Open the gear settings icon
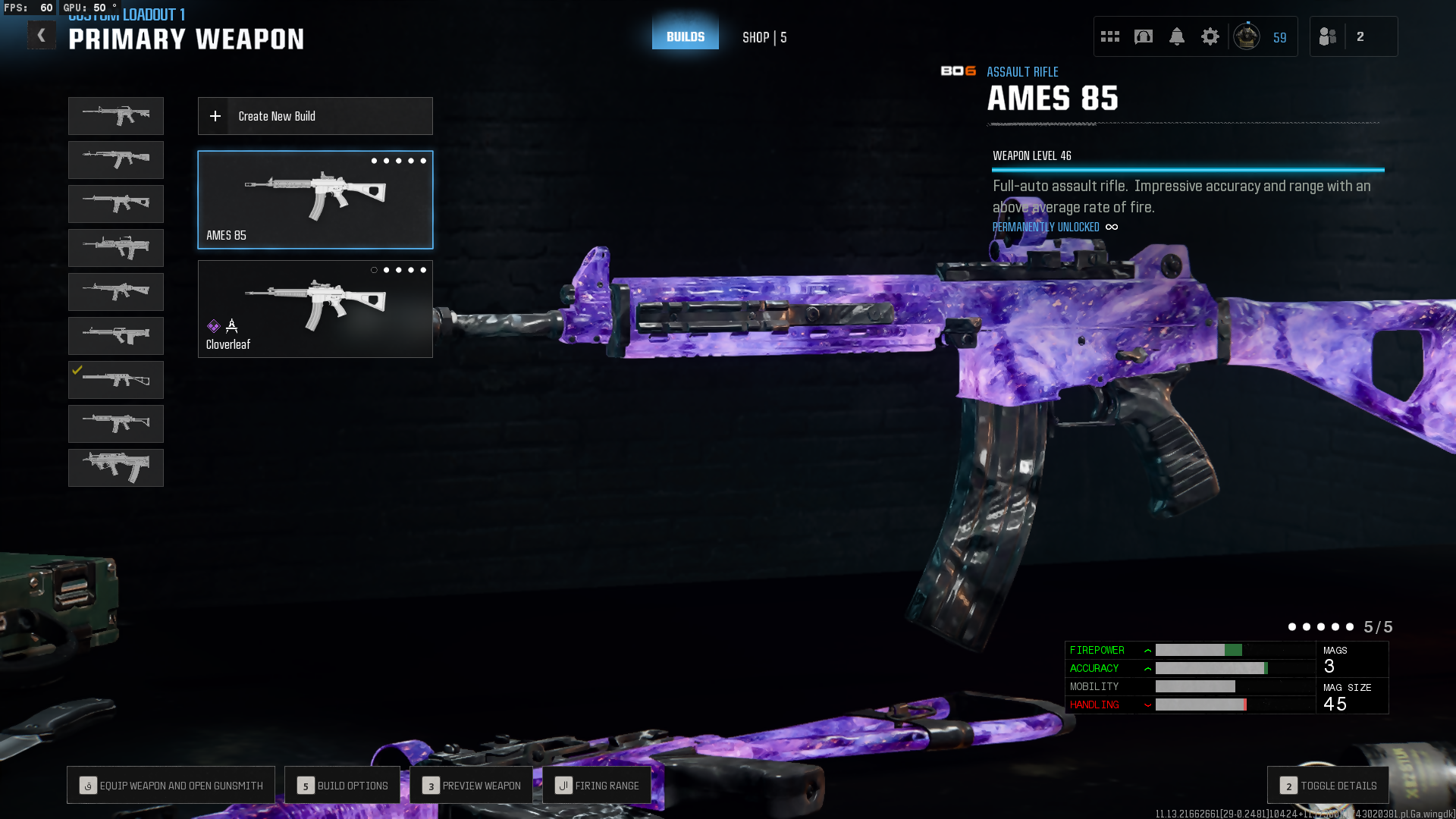This screenshot has height=819, width=1456. coord(1210,36)
